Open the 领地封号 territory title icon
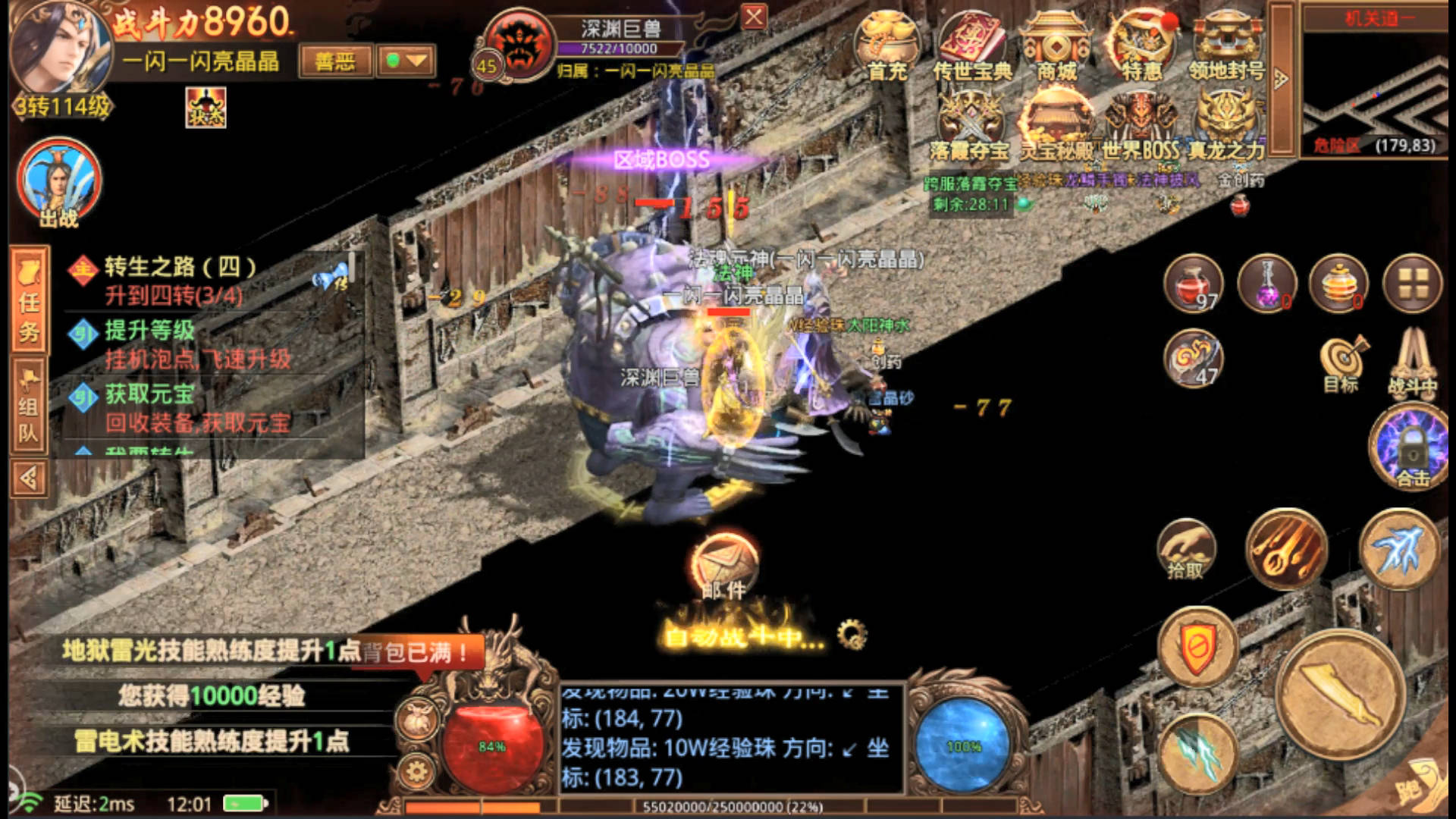 point(1226,47)
